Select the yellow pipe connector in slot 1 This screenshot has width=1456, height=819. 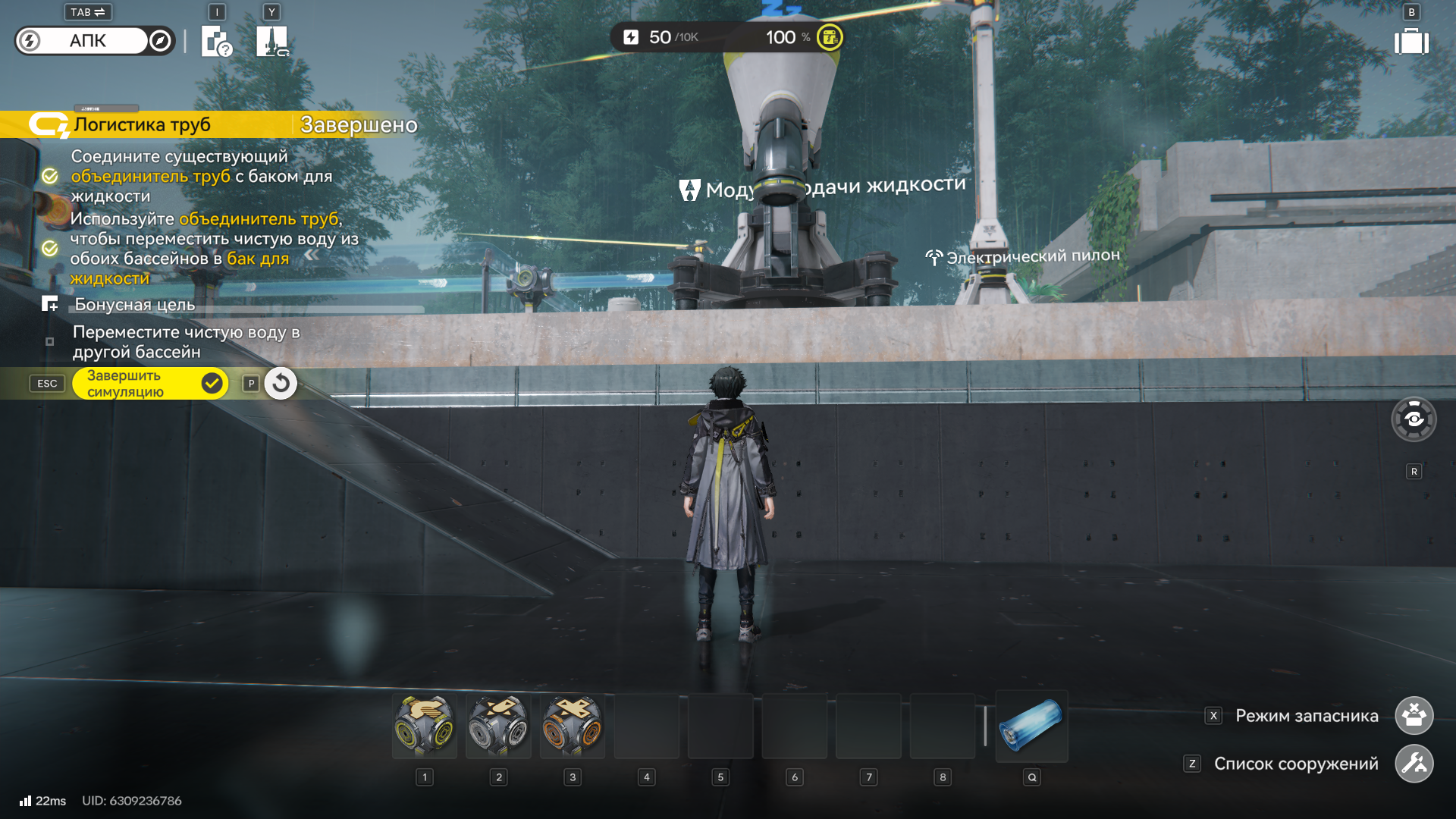tap(425, 726)
